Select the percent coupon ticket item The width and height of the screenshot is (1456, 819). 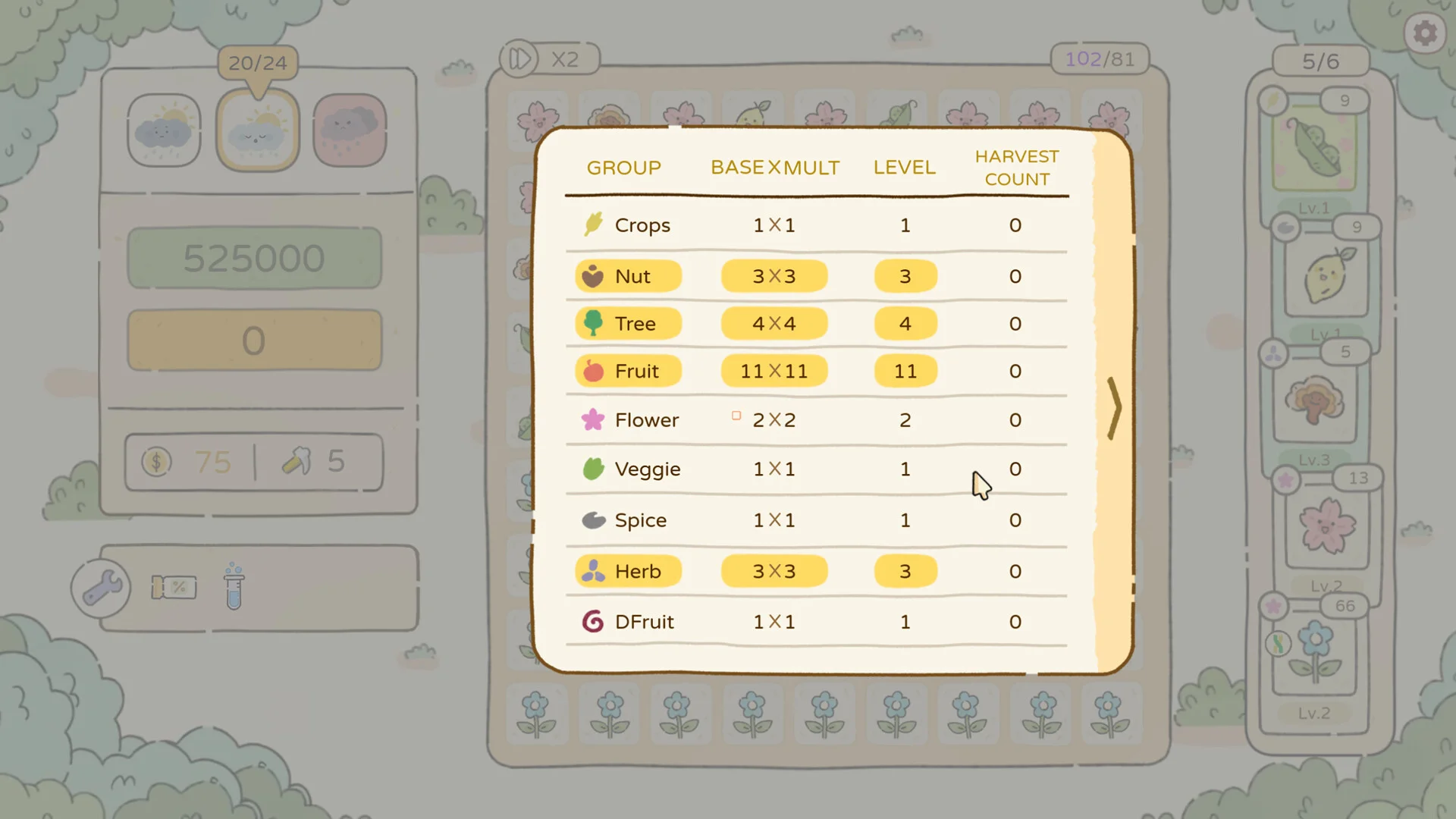[x=174, y=588]
